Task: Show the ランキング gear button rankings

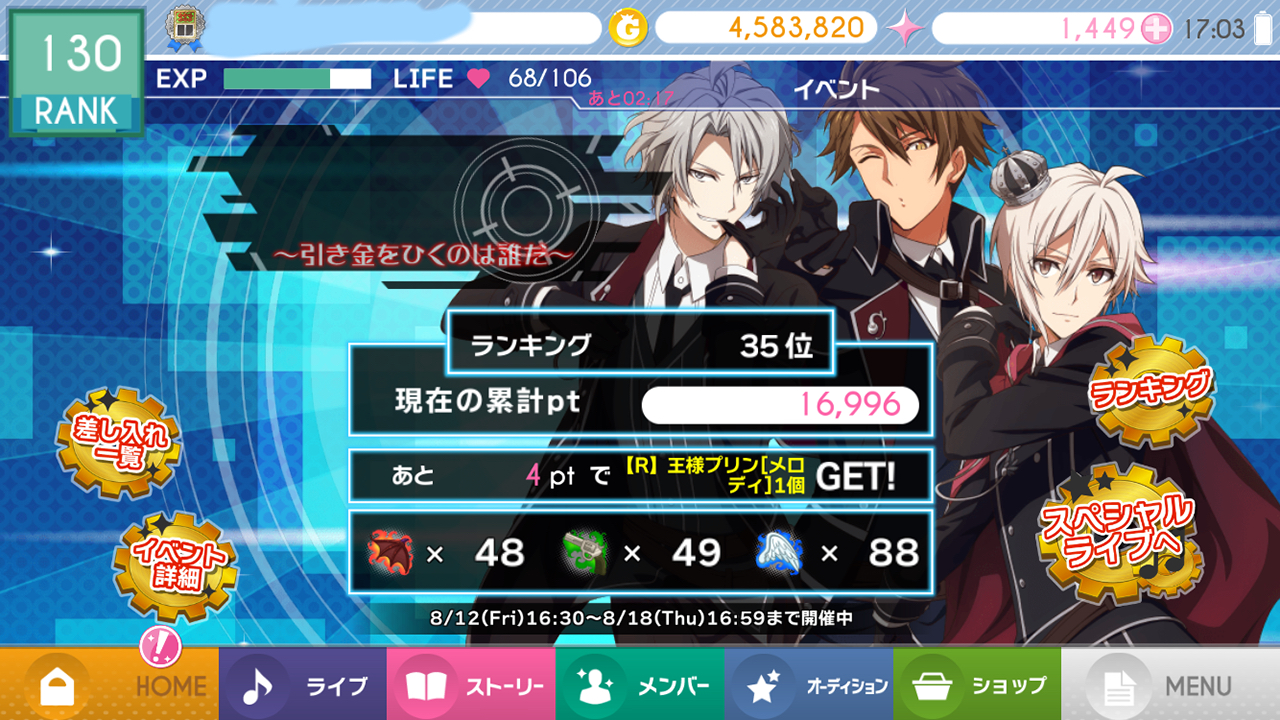Action: pos(1151,390)
